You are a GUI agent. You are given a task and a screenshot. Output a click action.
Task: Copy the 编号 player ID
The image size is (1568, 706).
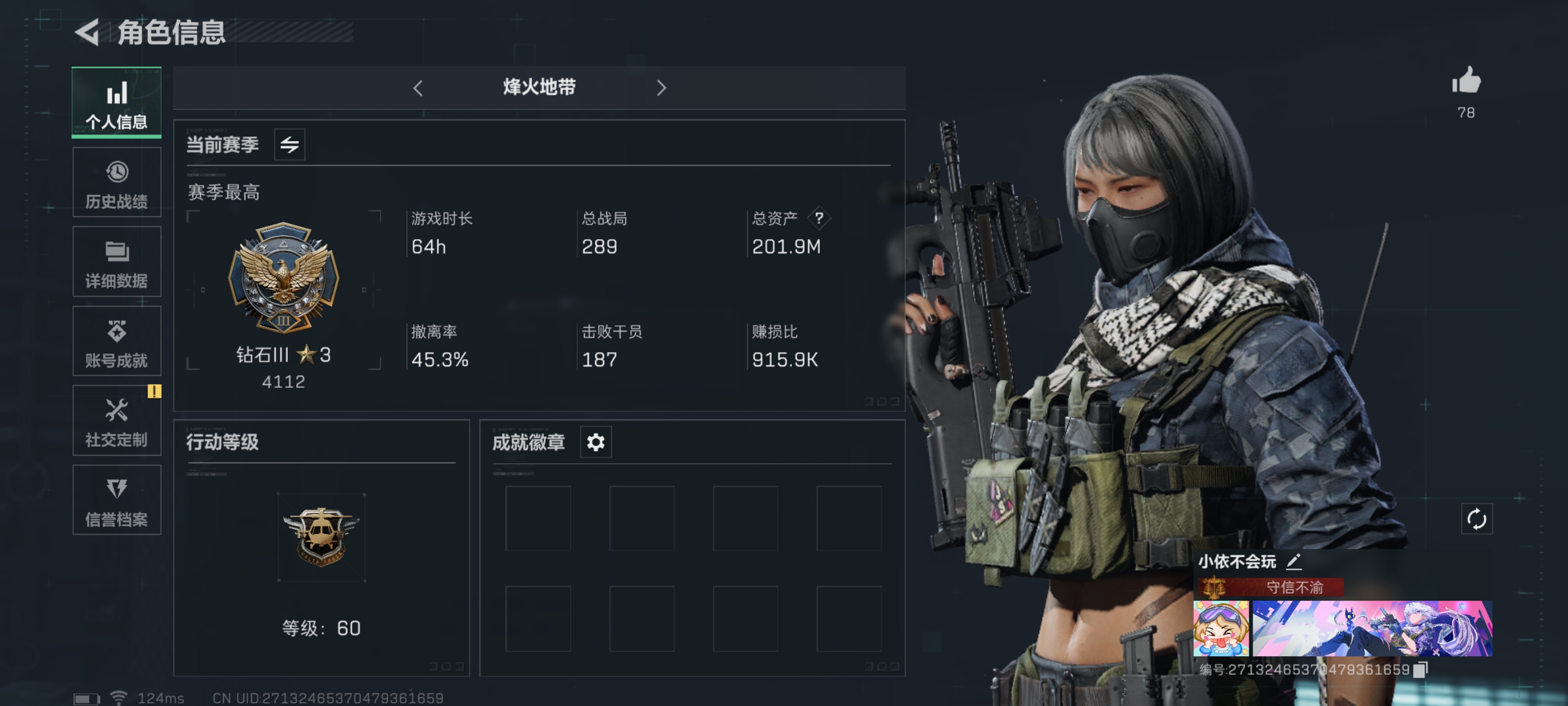coord(1420,669)
